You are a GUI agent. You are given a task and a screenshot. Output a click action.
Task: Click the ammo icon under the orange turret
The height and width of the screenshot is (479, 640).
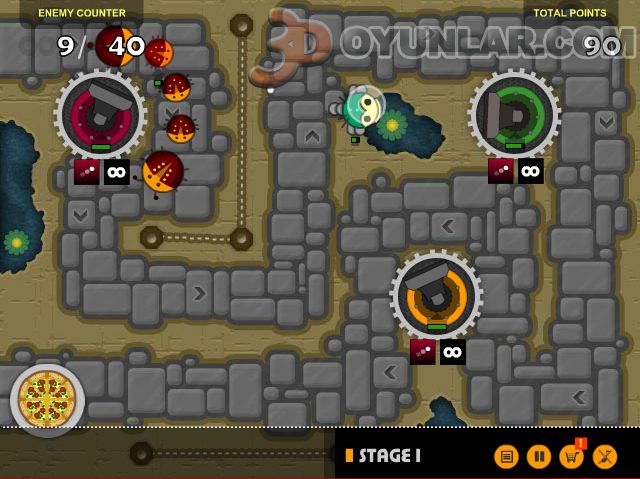(423, 351)
